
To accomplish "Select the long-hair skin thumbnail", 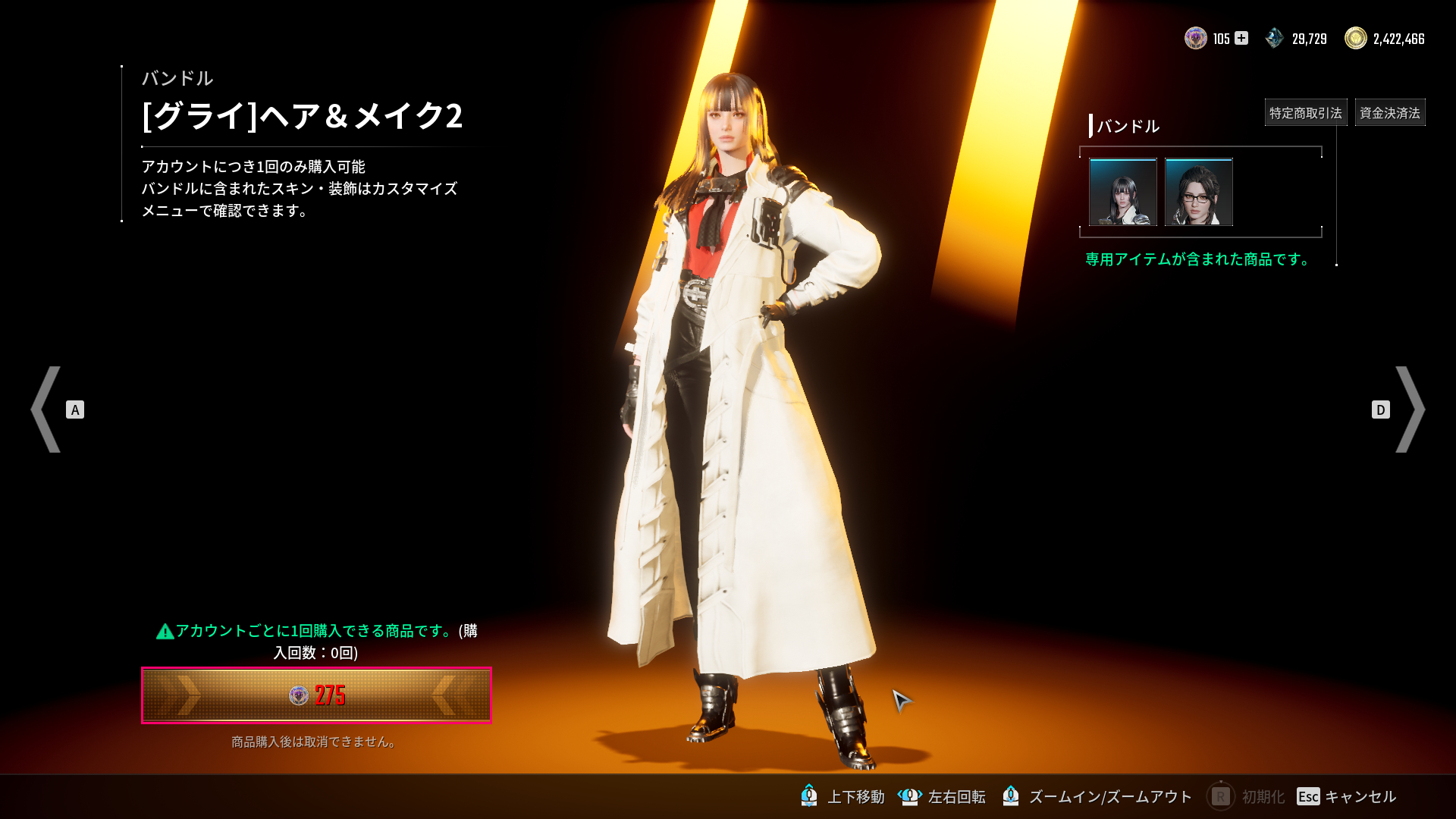I will point(1123,192).
